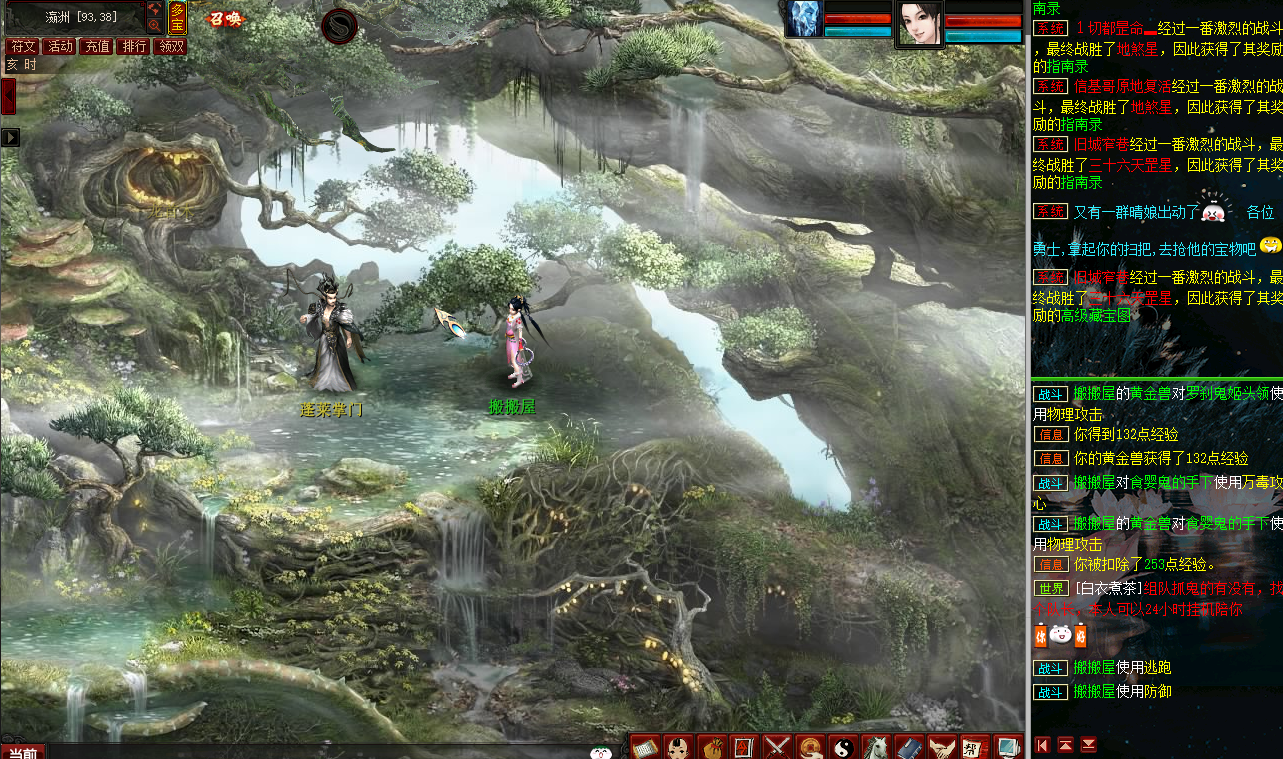This screenshot has height=759, width=1283.
Task: Open the 符文 rune menu
Action: coord(22,46)
